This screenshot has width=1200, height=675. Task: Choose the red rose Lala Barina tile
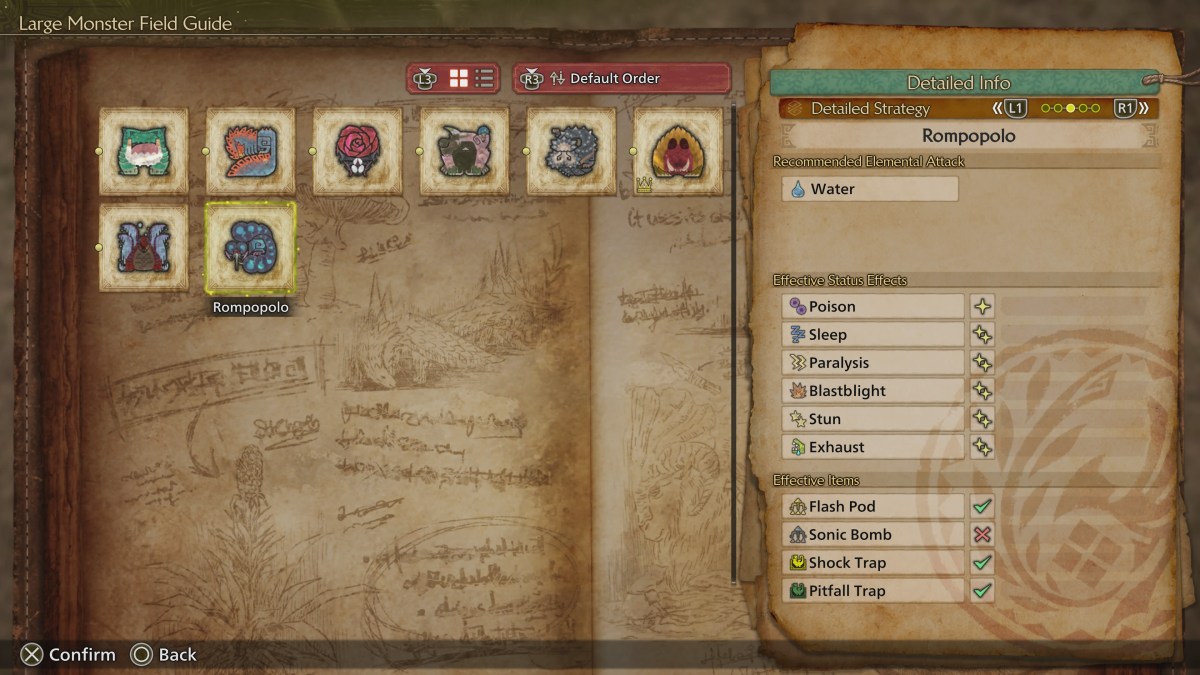pyautogui.click(x=358, y=151)
